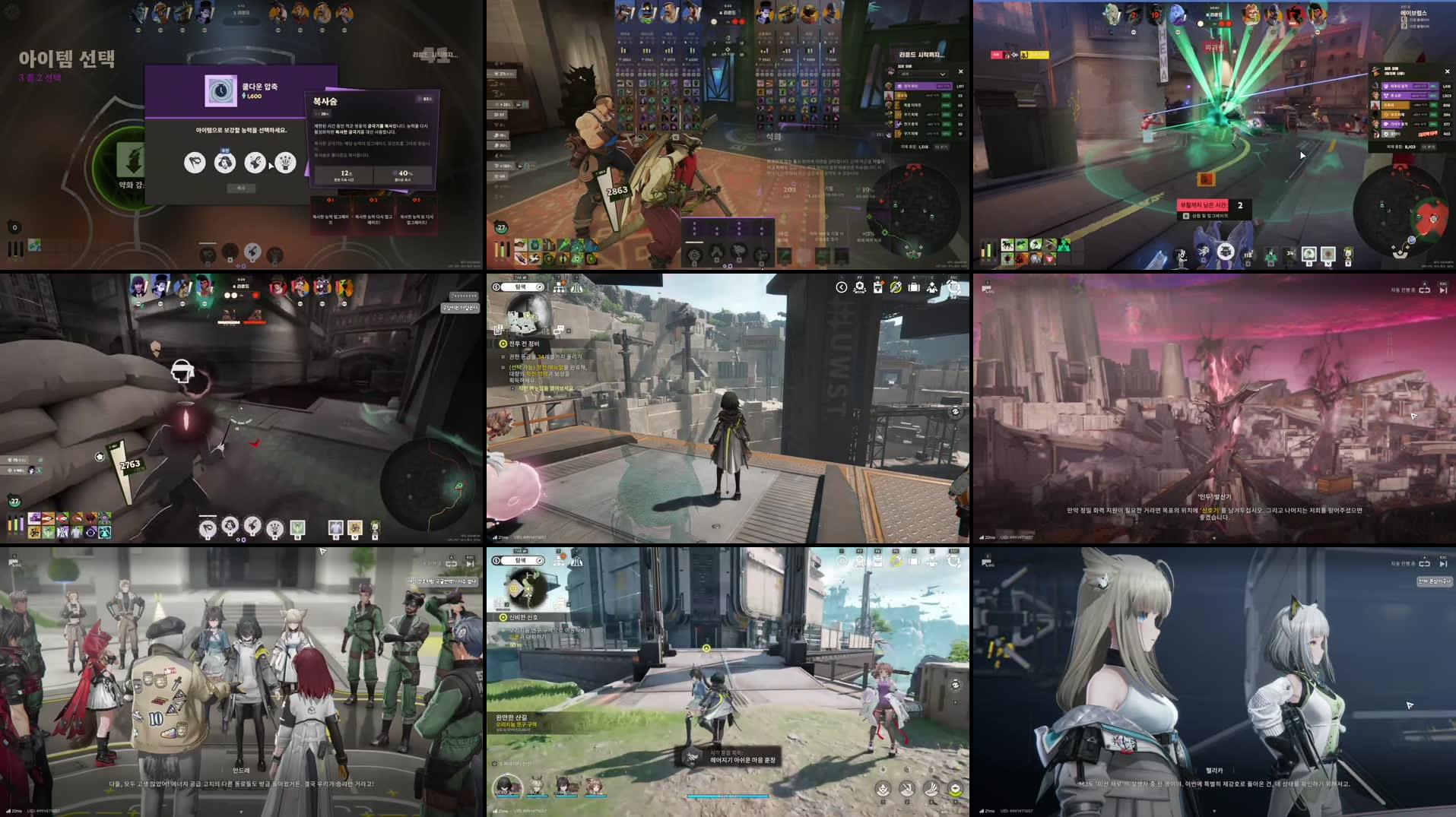Open the sort dropdown at the top of the shop panel
Viewport: 1456px width, 817px height.
tap(923, 74)
